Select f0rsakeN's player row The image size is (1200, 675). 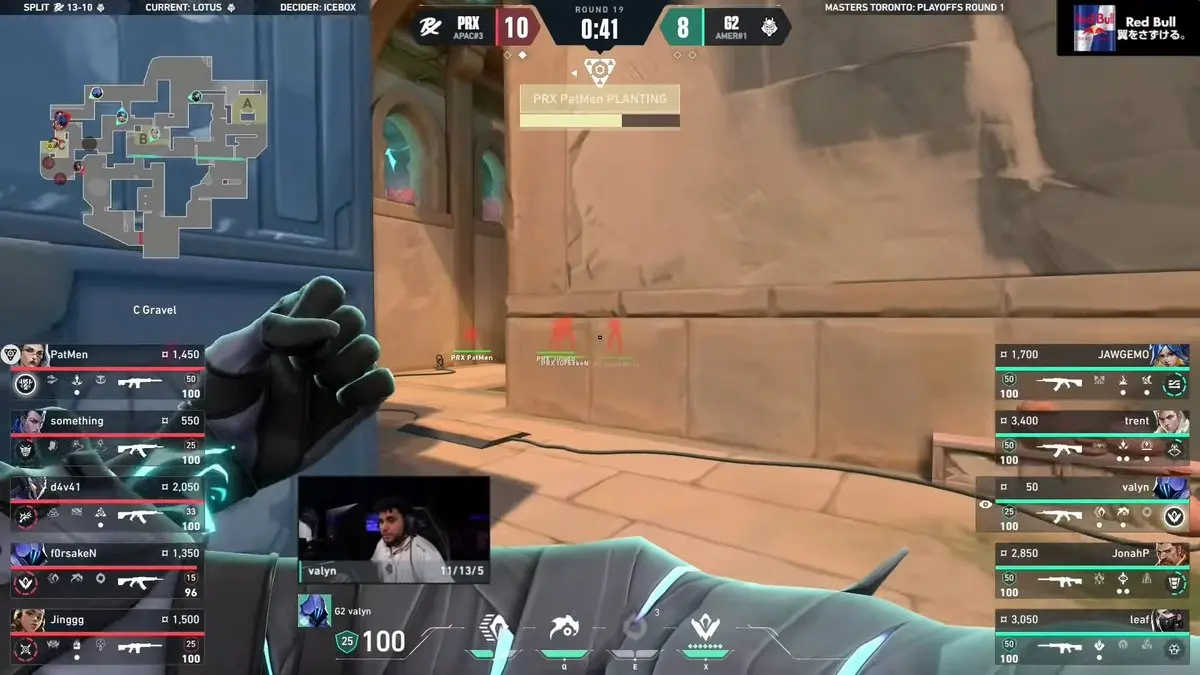(x=106, y=567)
